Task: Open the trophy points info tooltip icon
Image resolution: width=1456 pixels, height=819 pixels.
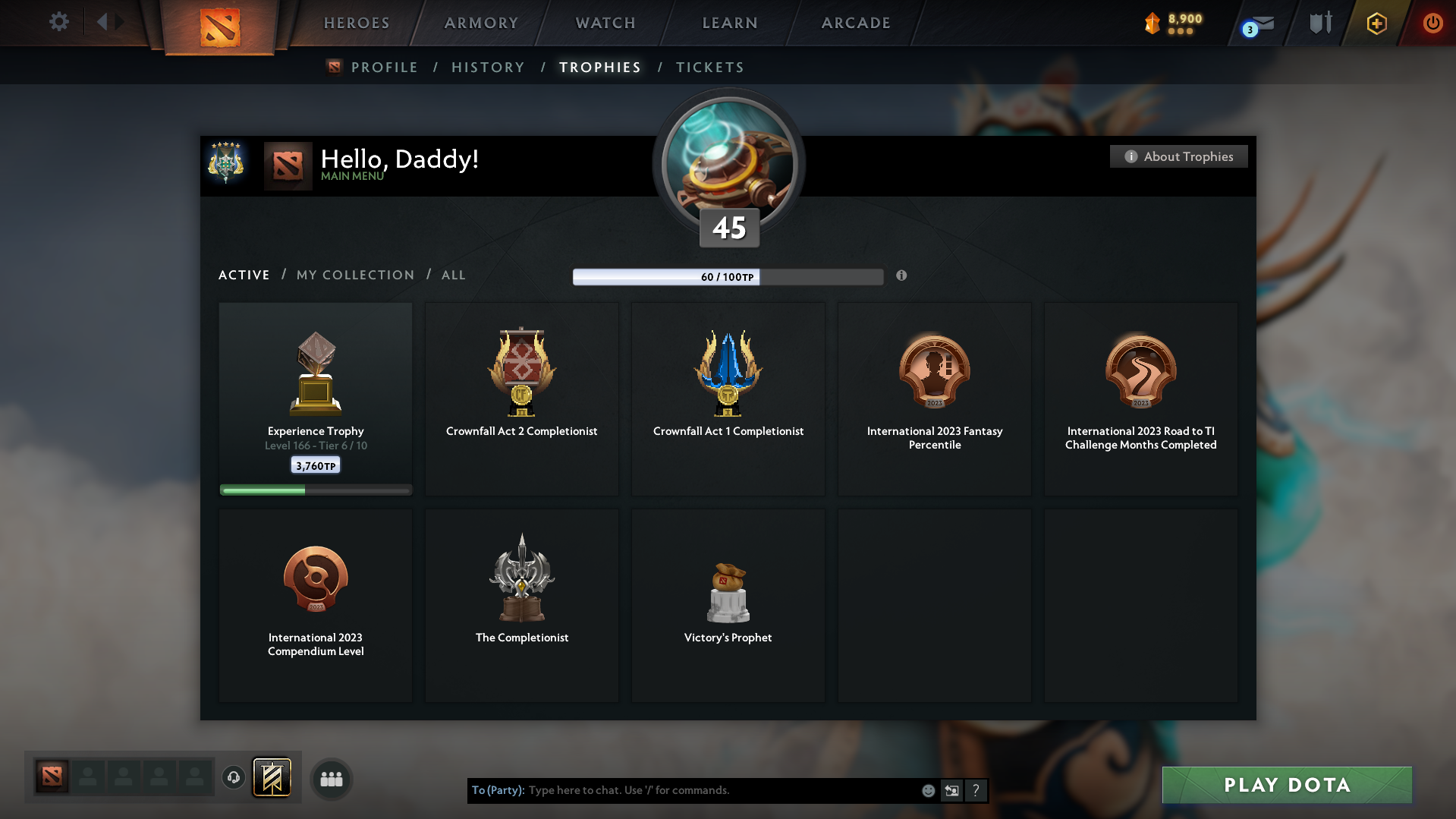Action: tap(902, 276)
